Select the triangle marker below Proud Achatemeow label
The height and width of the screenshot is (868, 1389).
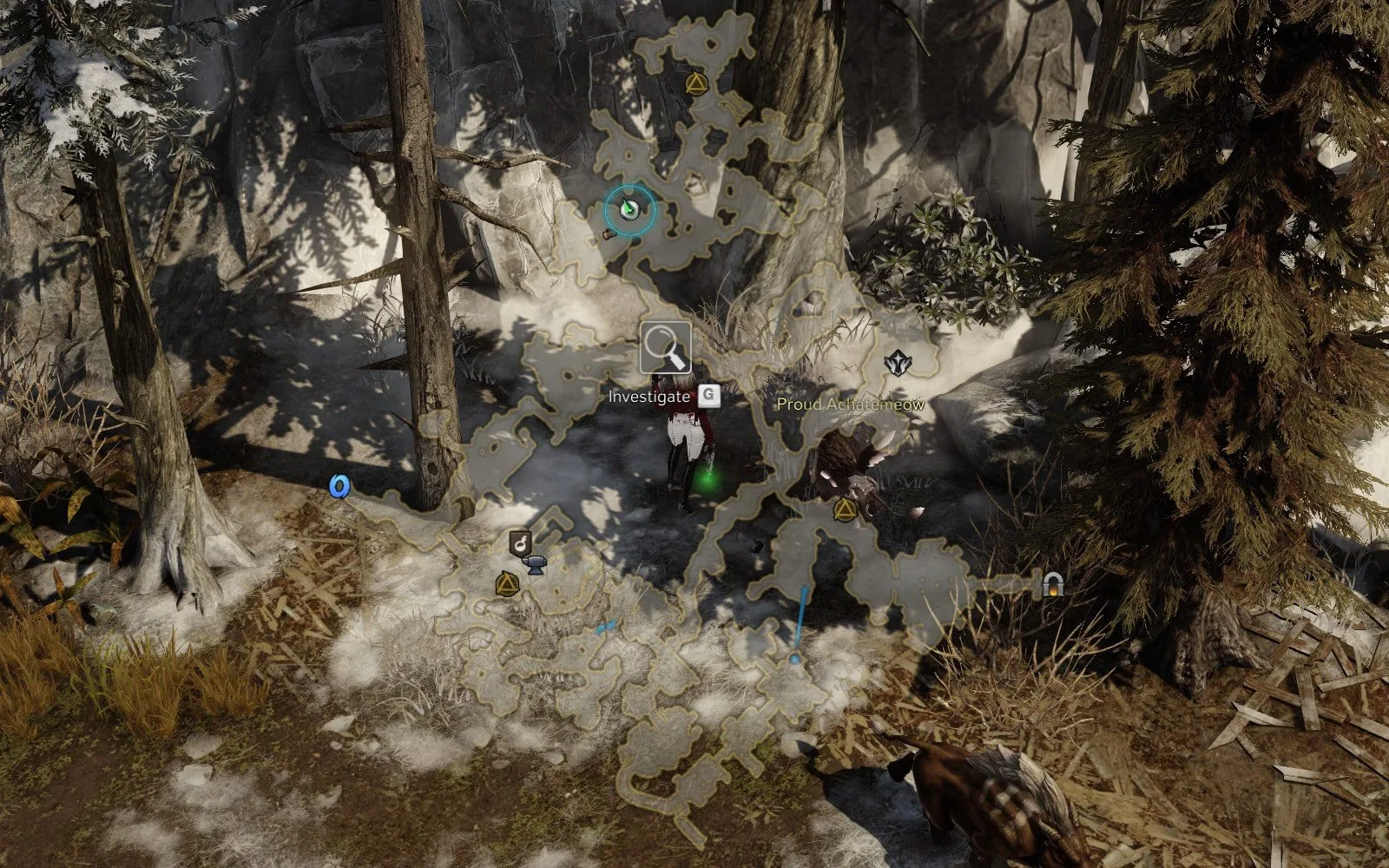click(x=843, y=510)
